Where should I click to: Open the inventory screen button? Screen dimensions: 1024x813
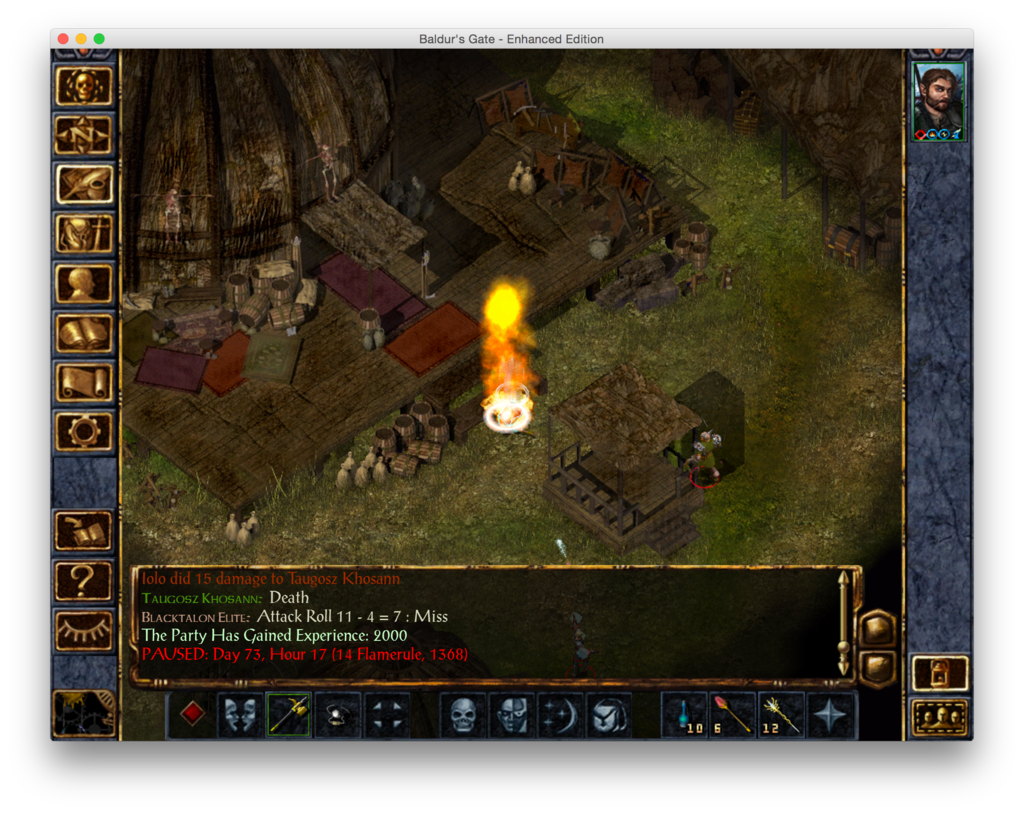coord(84,234)
